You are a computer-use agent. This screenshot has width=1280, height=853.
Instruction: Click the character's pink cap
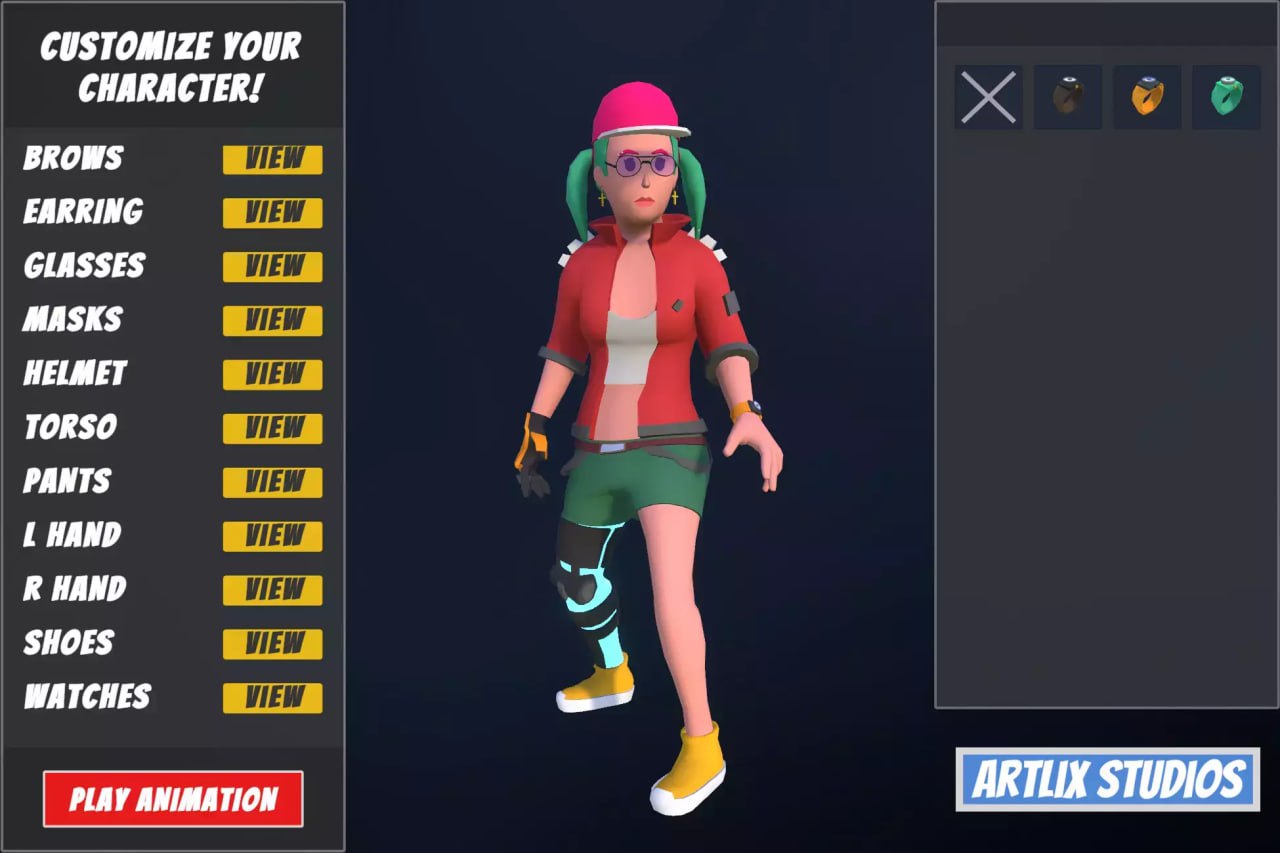point(634,105)
